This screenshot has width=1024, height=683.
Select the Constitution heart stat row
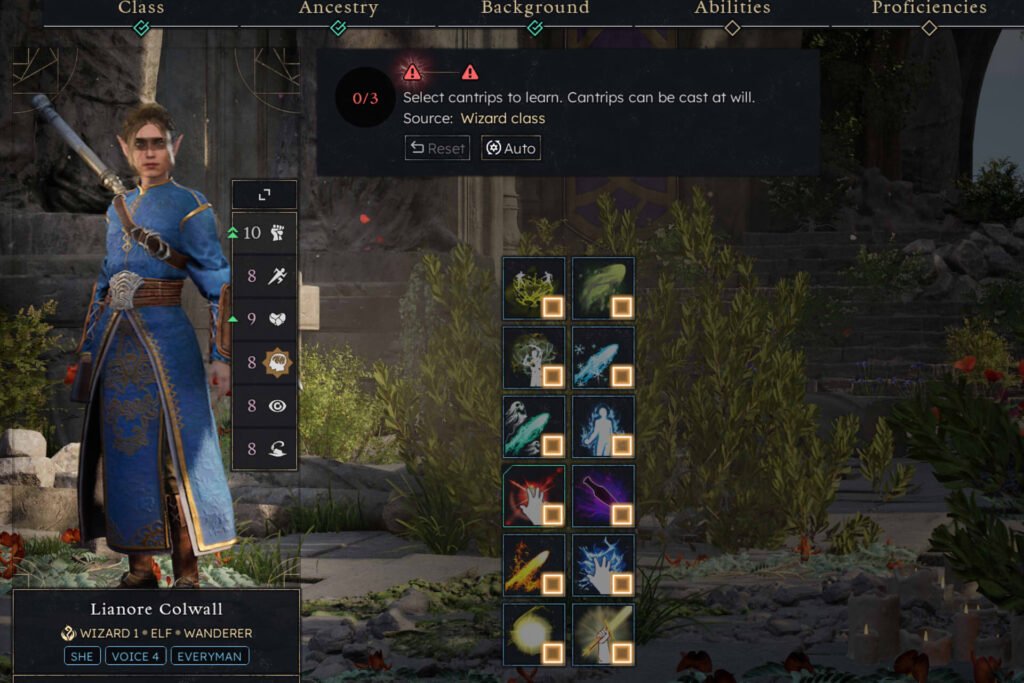264,320
